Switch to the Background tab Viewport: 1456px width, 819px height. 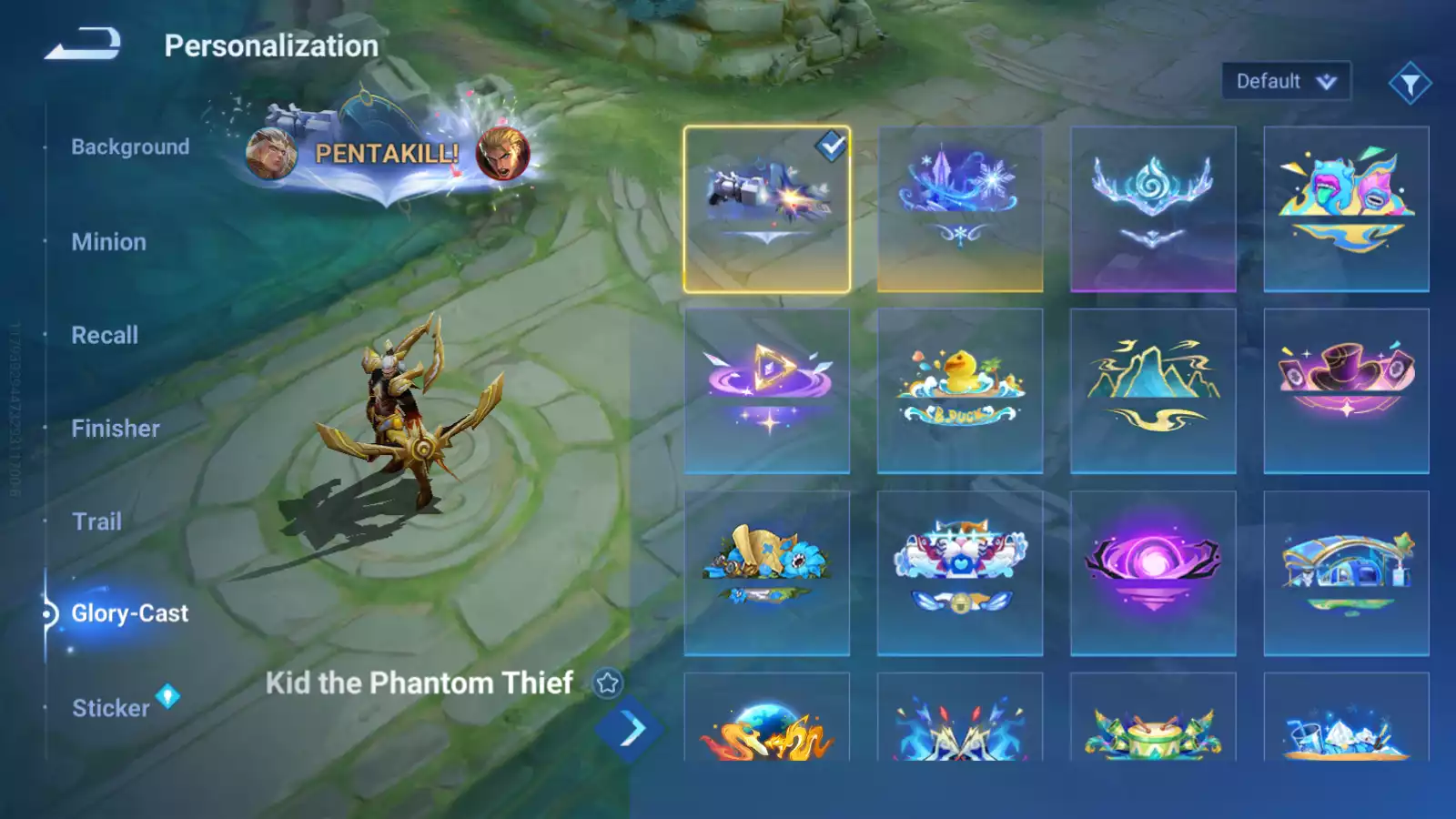[x=130, y=147]
